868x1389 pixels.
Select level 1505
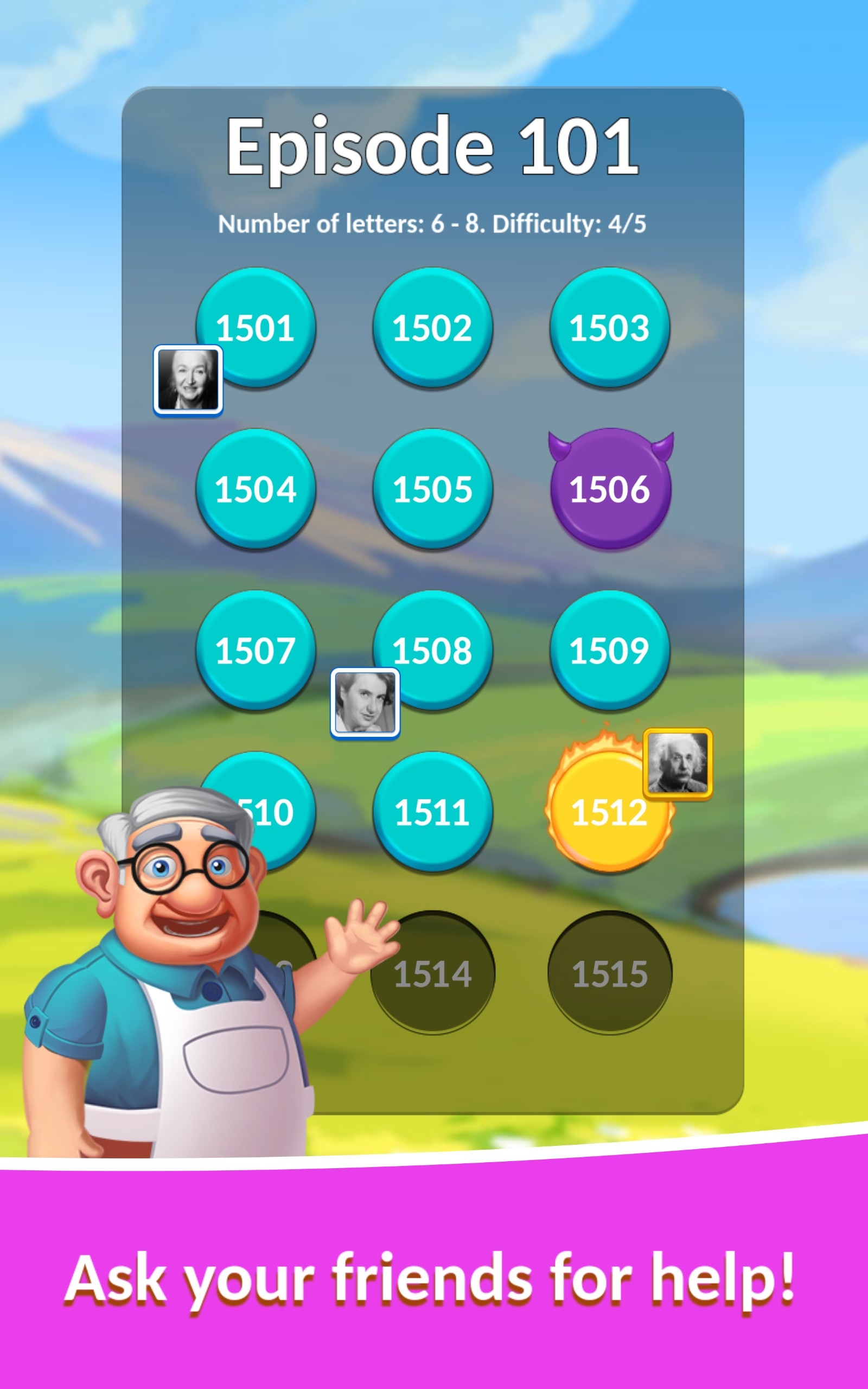point(434,490)
